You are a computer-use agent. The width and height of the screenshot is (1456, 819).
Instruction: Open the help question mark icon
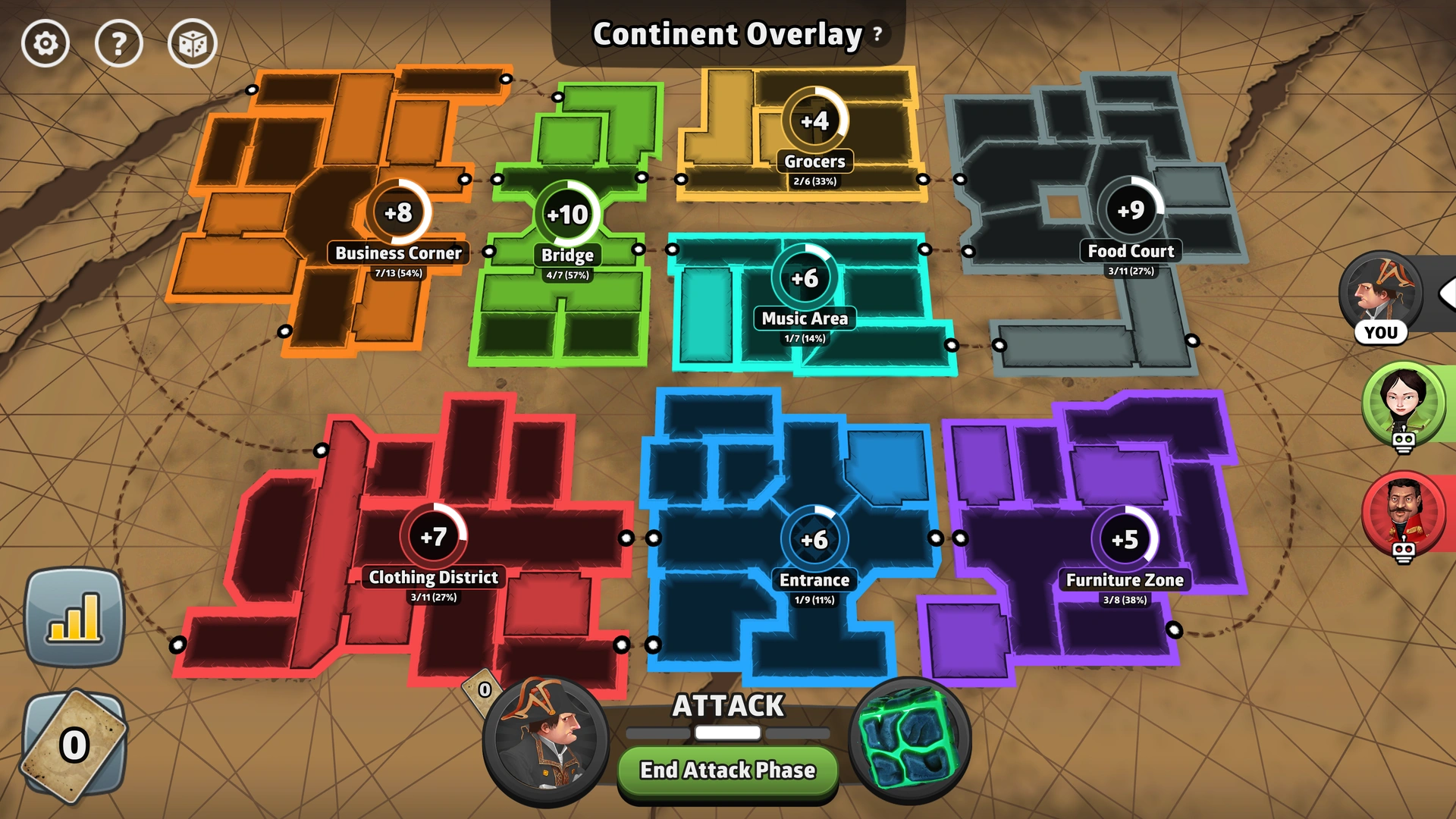pos(118,43)
